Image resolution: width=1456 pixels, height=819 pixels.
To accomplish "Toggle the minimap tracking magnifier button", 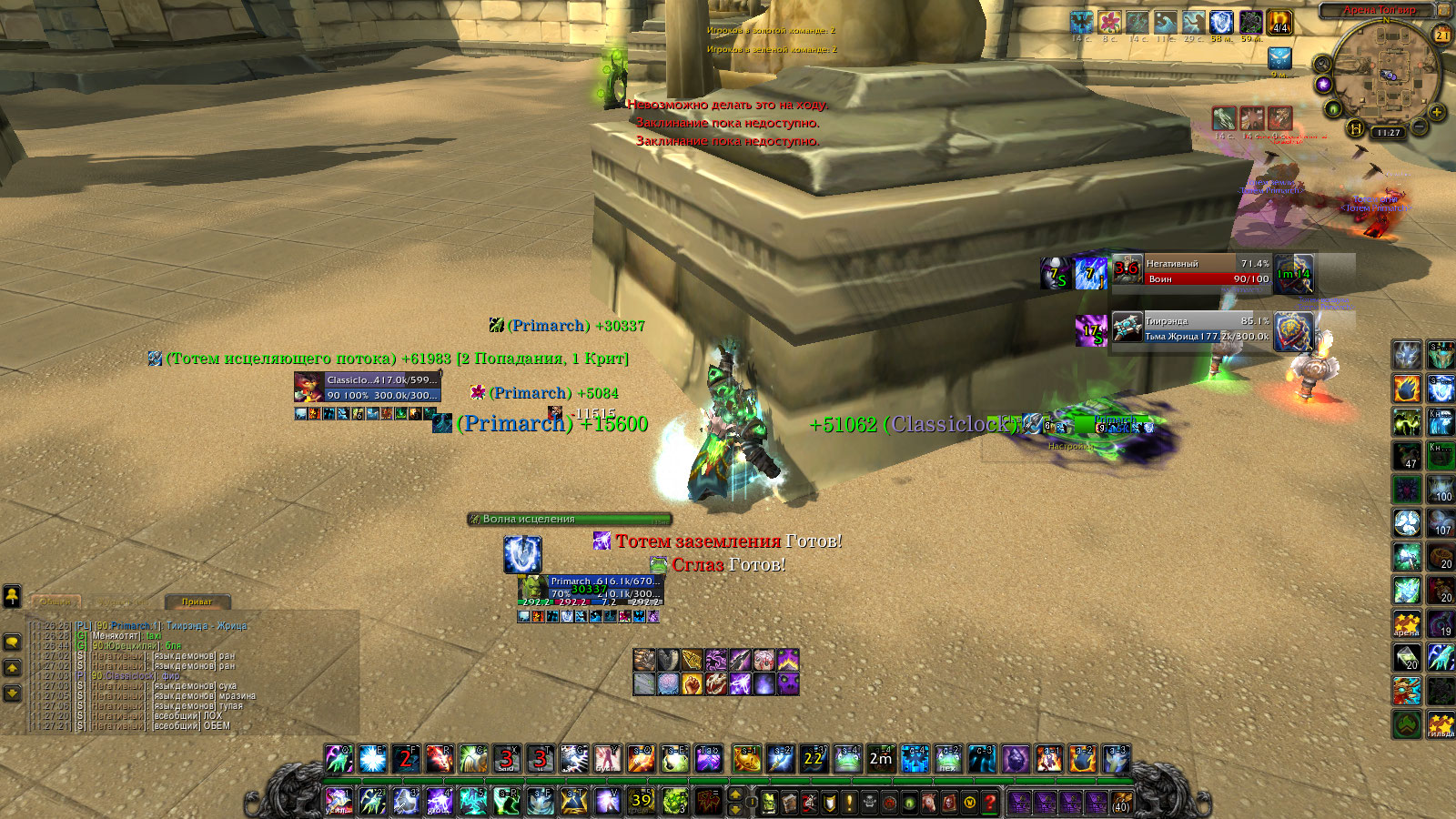I will (1322, 64).
